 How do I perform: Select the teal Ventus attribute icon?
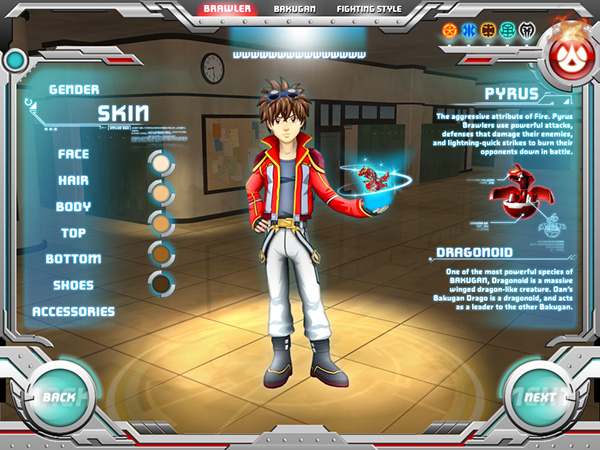click(x=507, y=29)
